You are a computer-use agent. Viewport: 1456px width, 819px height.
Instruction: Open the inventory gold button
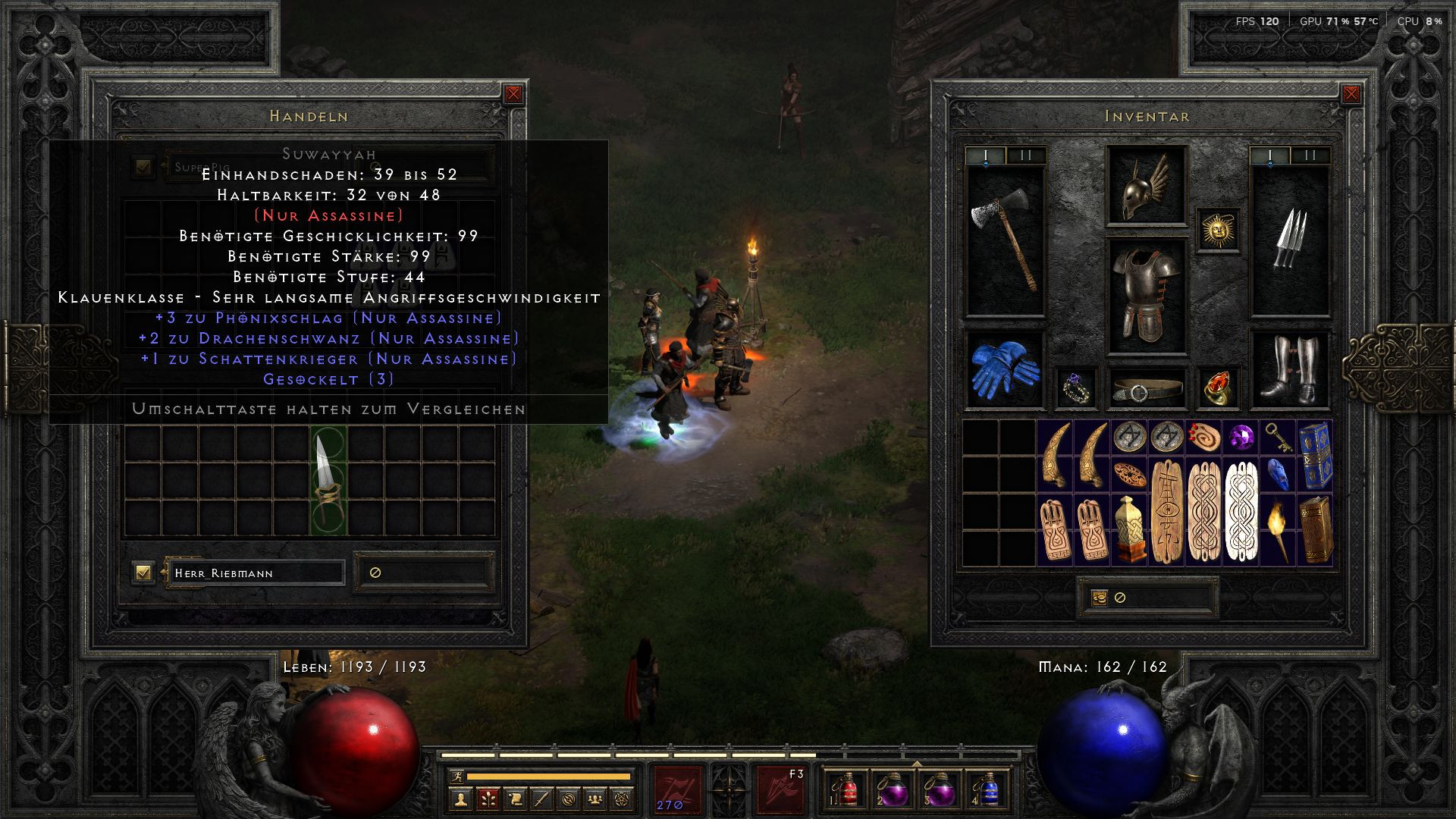1100,598
